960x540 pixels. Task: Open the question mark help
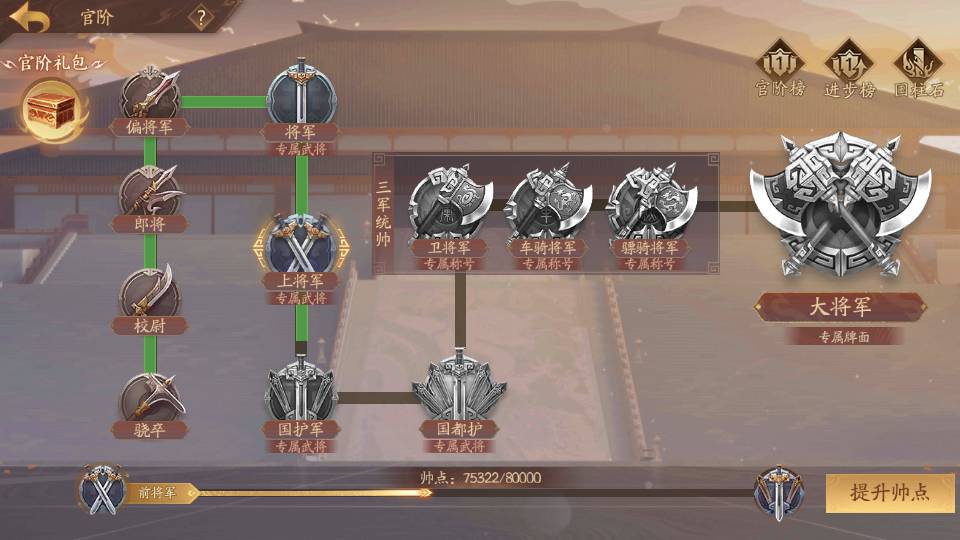(x=202, y=17)
